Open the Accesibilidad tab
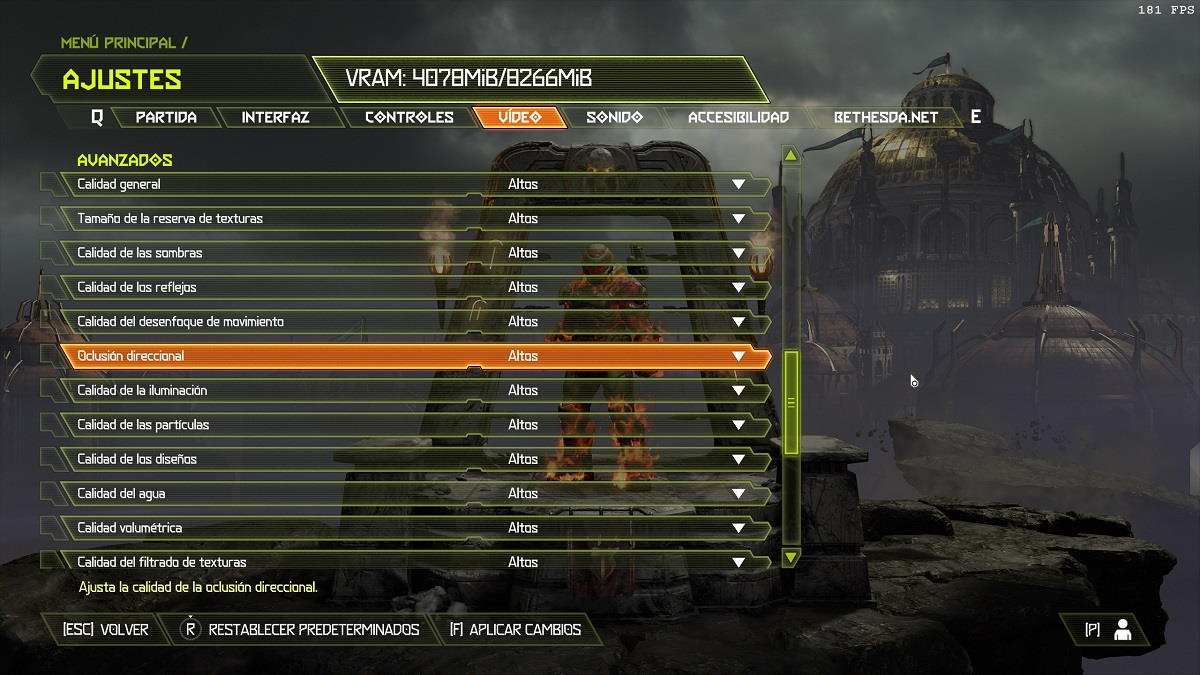The width and height of the screenshot is (1200, 675). [738, 117]
